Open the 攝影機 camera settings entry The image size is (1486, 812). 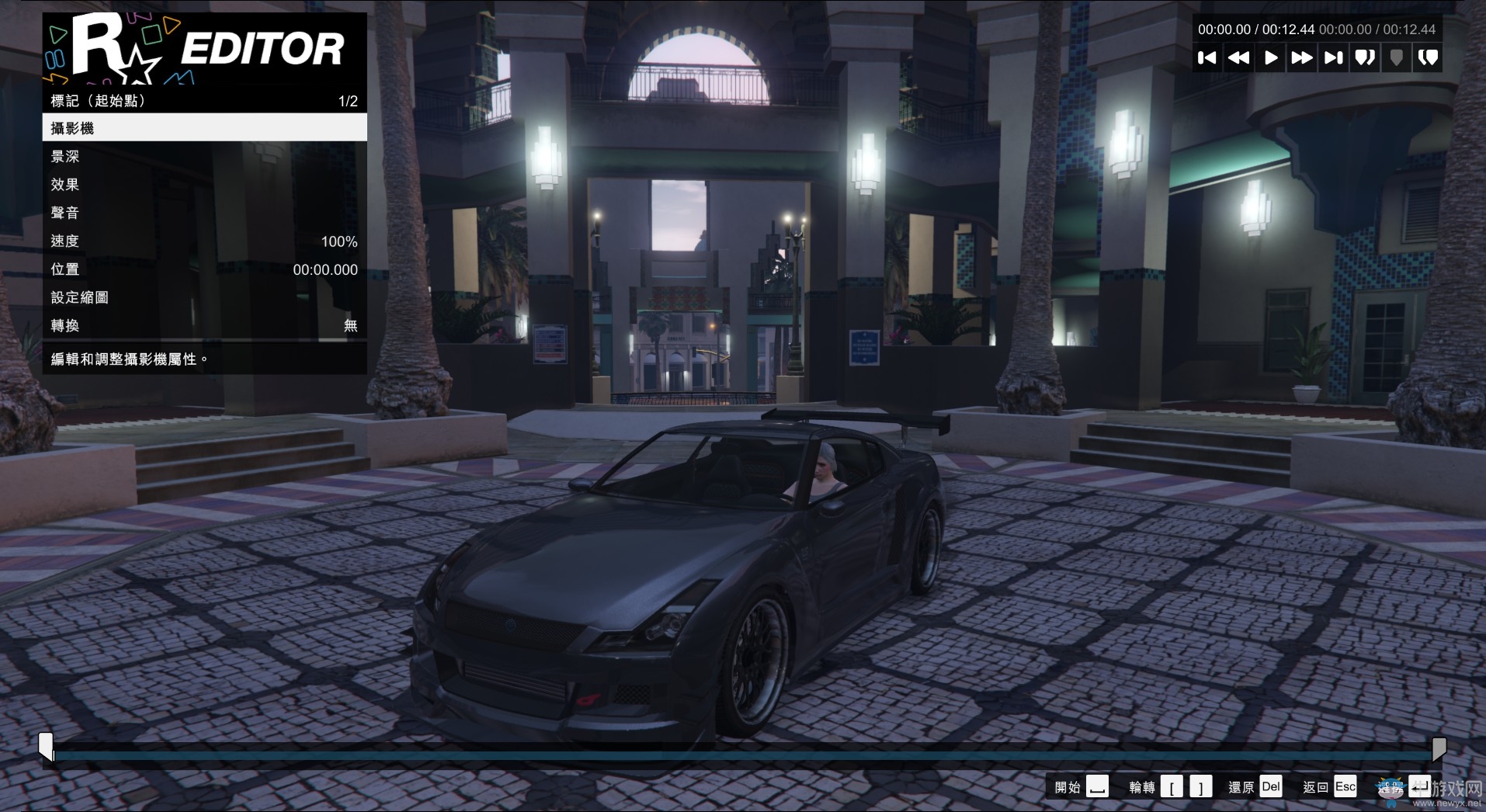coord(203,127)
